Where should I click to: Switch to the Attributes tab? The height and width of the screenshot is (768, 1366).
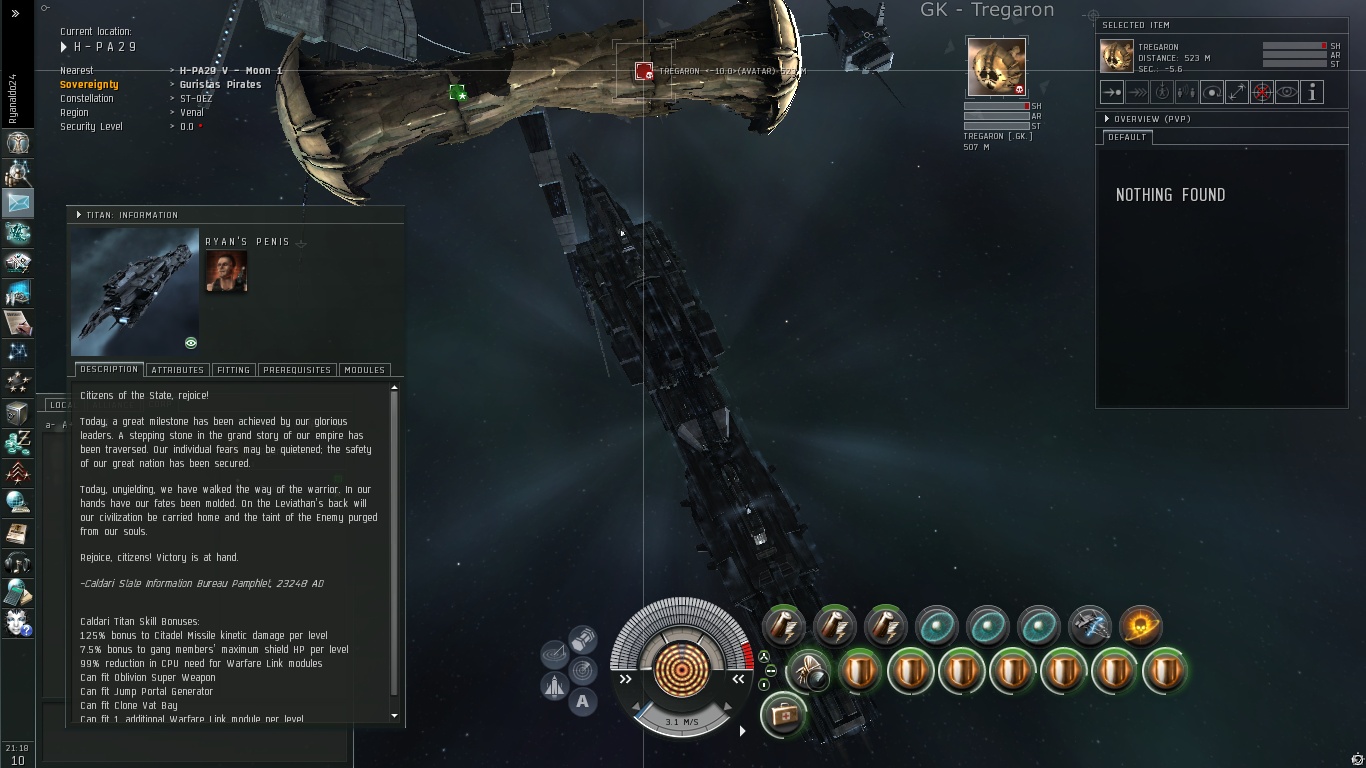177,370
